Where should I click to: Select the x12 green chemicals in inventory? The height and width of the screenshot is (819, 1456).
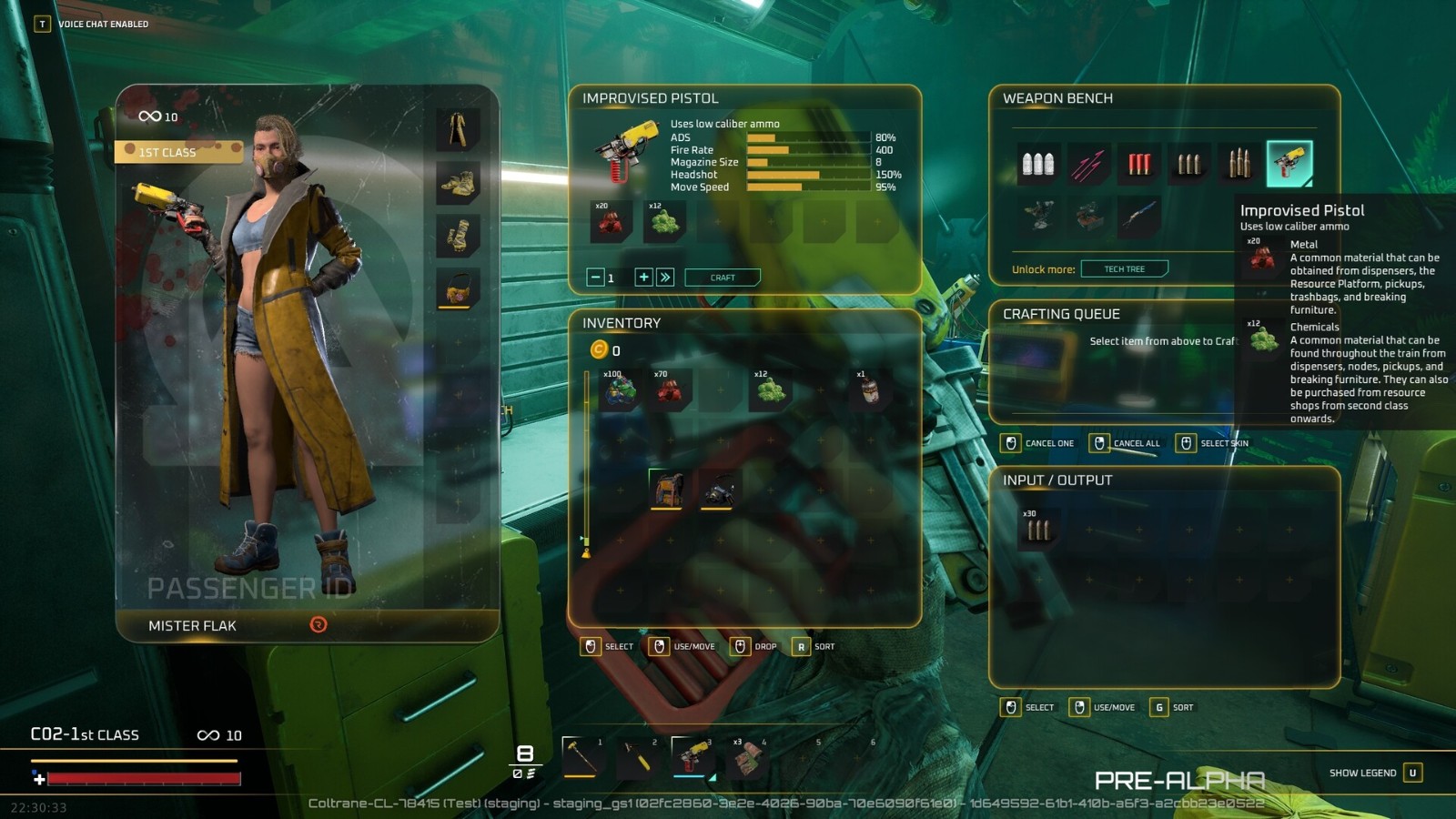pyautogui.click(x=770, y=391)
